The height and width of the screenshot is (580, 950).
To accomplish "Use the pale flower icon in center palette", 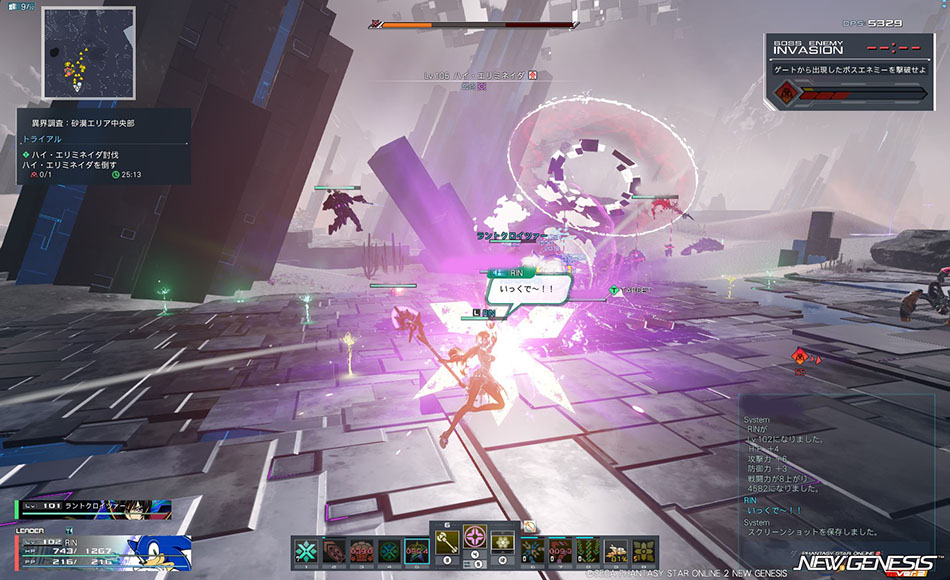I will pos(502,541).
